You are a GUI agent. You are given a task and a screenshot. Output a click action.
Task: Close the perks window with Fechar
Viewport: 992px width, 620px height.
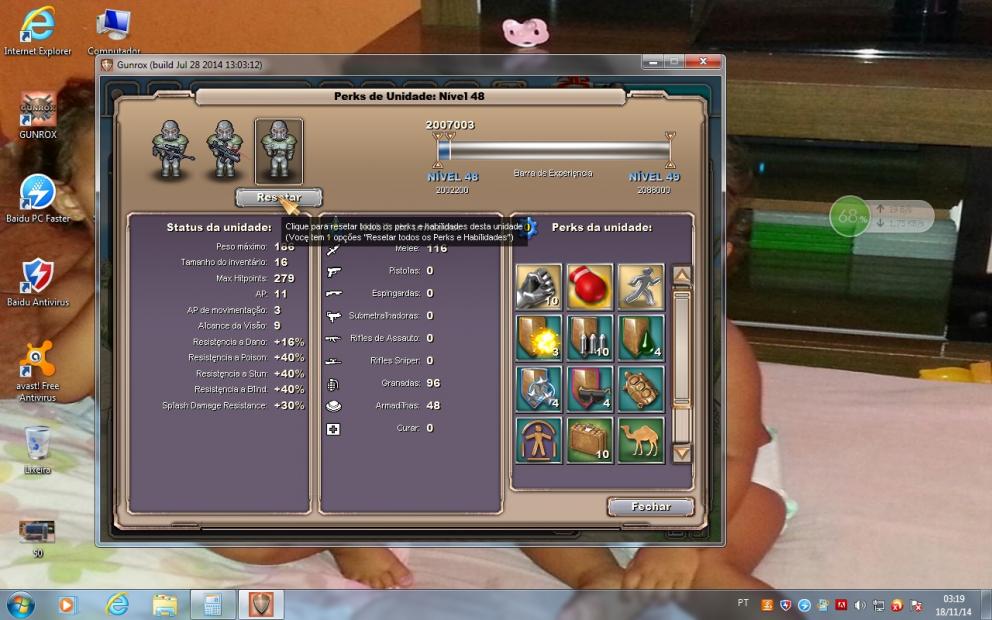[x=650, y=507]
